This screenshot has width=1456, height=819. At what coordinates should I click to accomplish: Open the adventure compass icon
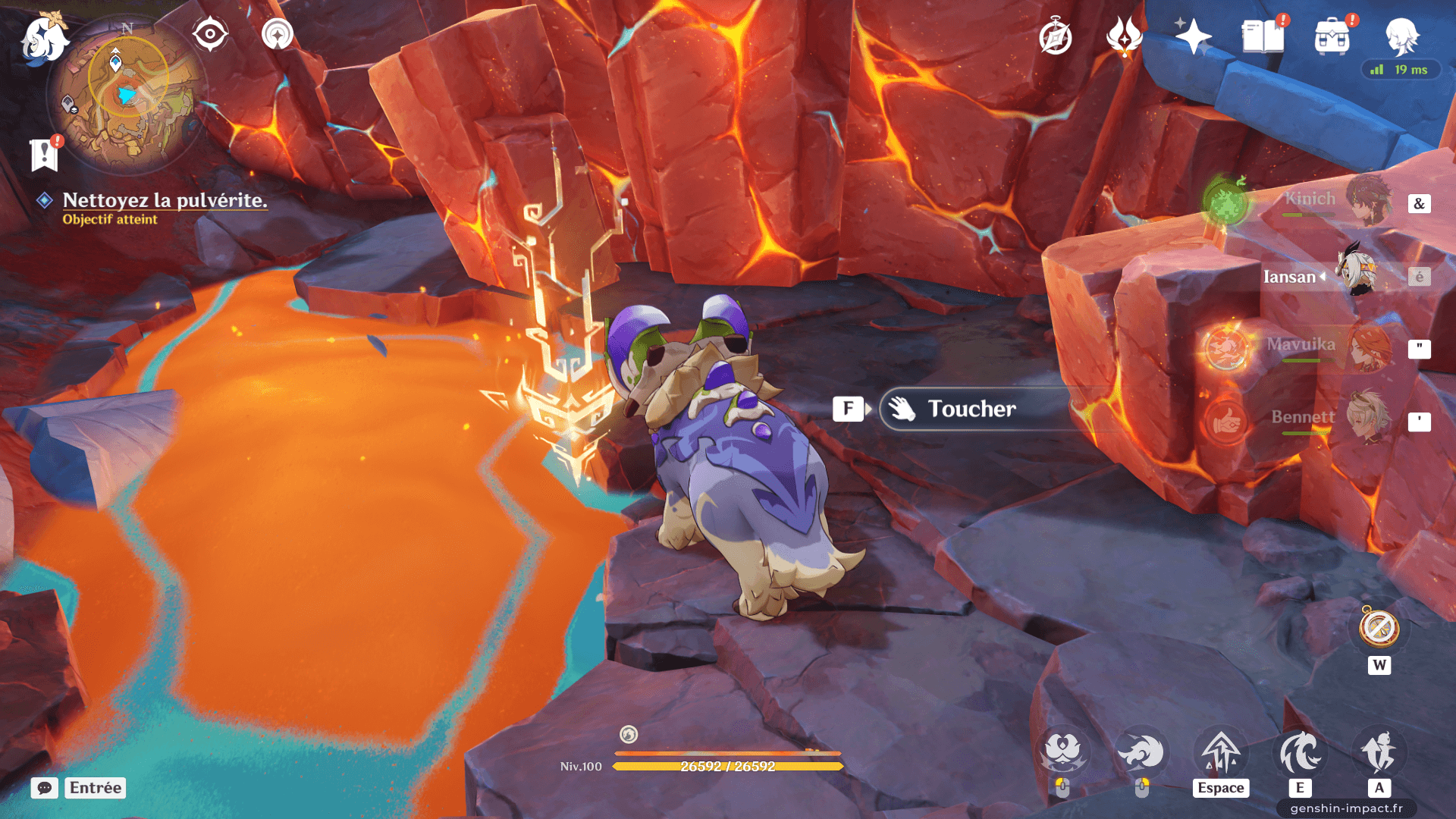[x=1055, y=37]
